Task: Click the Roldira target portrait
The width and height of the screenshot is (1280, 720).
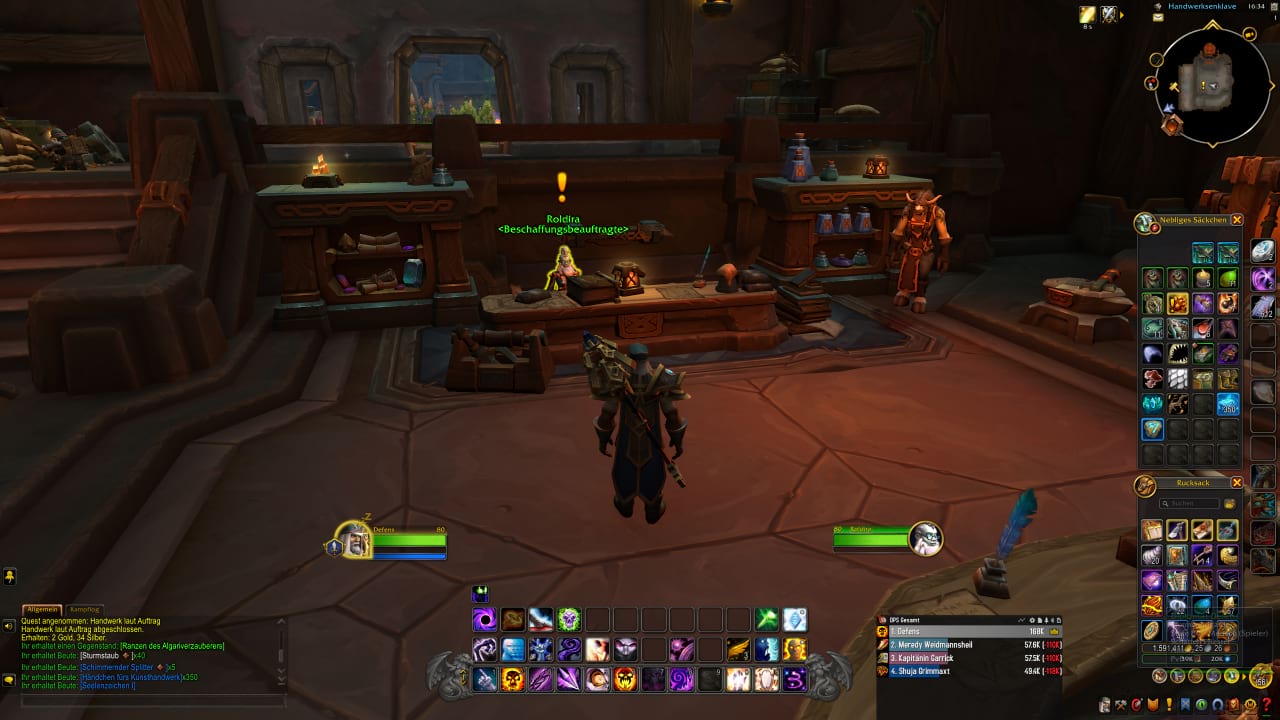Action: point(925,538)
